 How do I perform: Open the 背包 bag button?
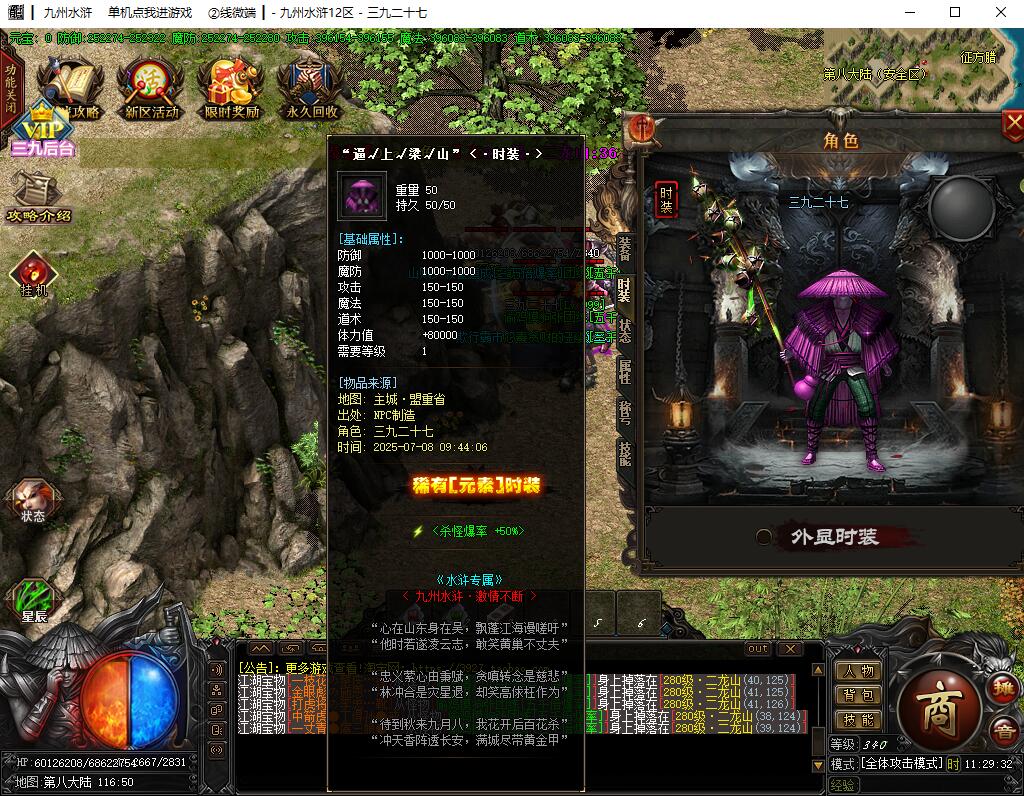(858, 695)
